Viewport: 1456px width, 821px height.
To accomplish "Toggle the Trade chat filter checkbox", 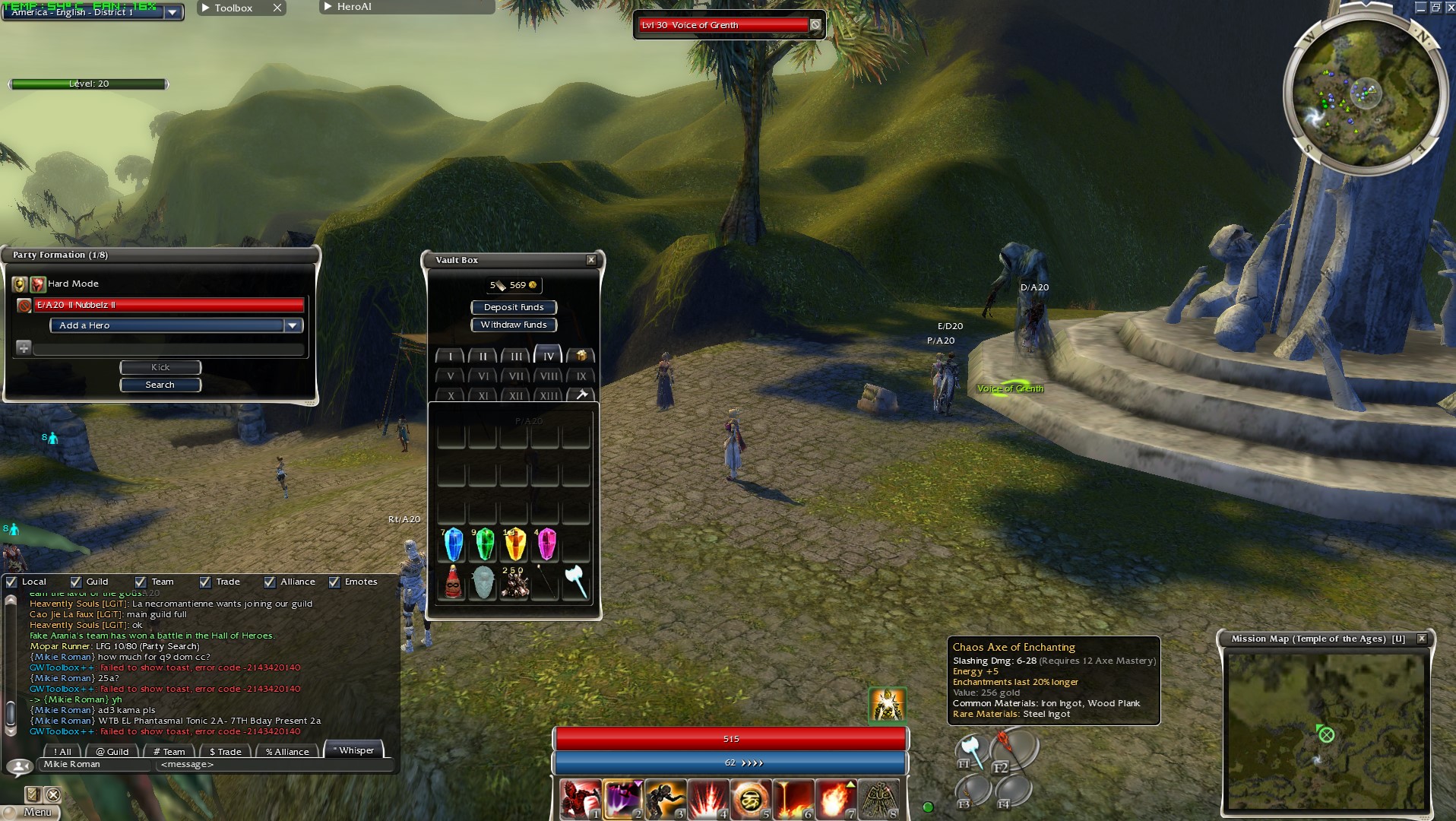I will (x=205, y=582).
